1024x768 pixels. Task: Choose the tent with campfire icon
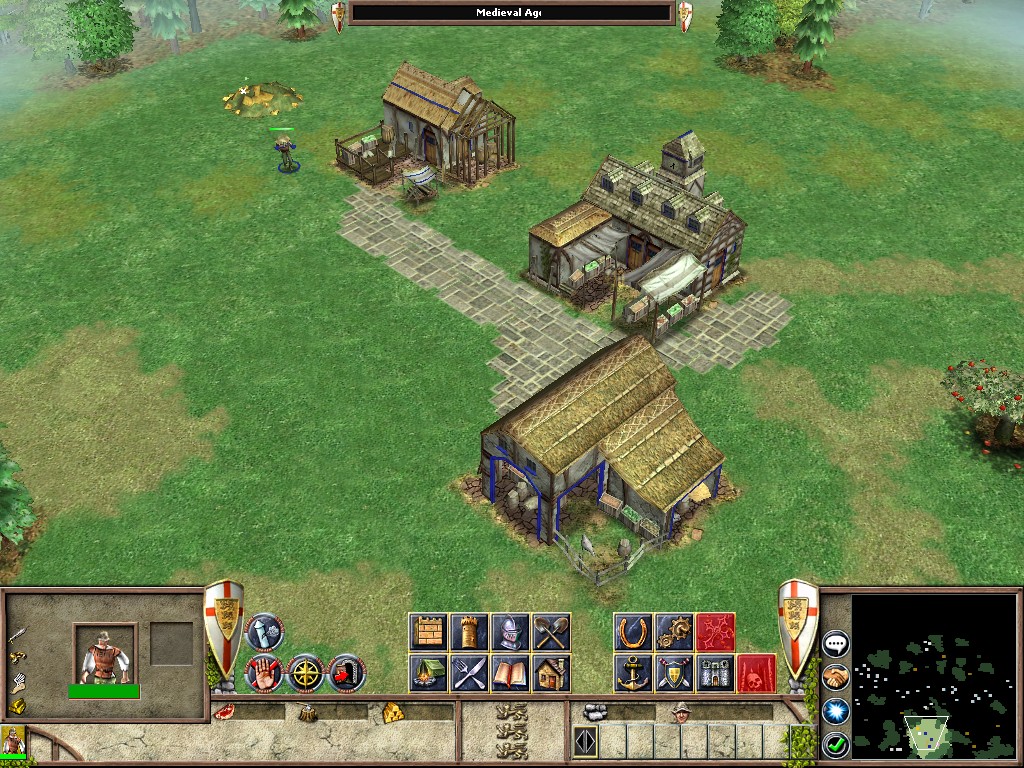point(428,673)
